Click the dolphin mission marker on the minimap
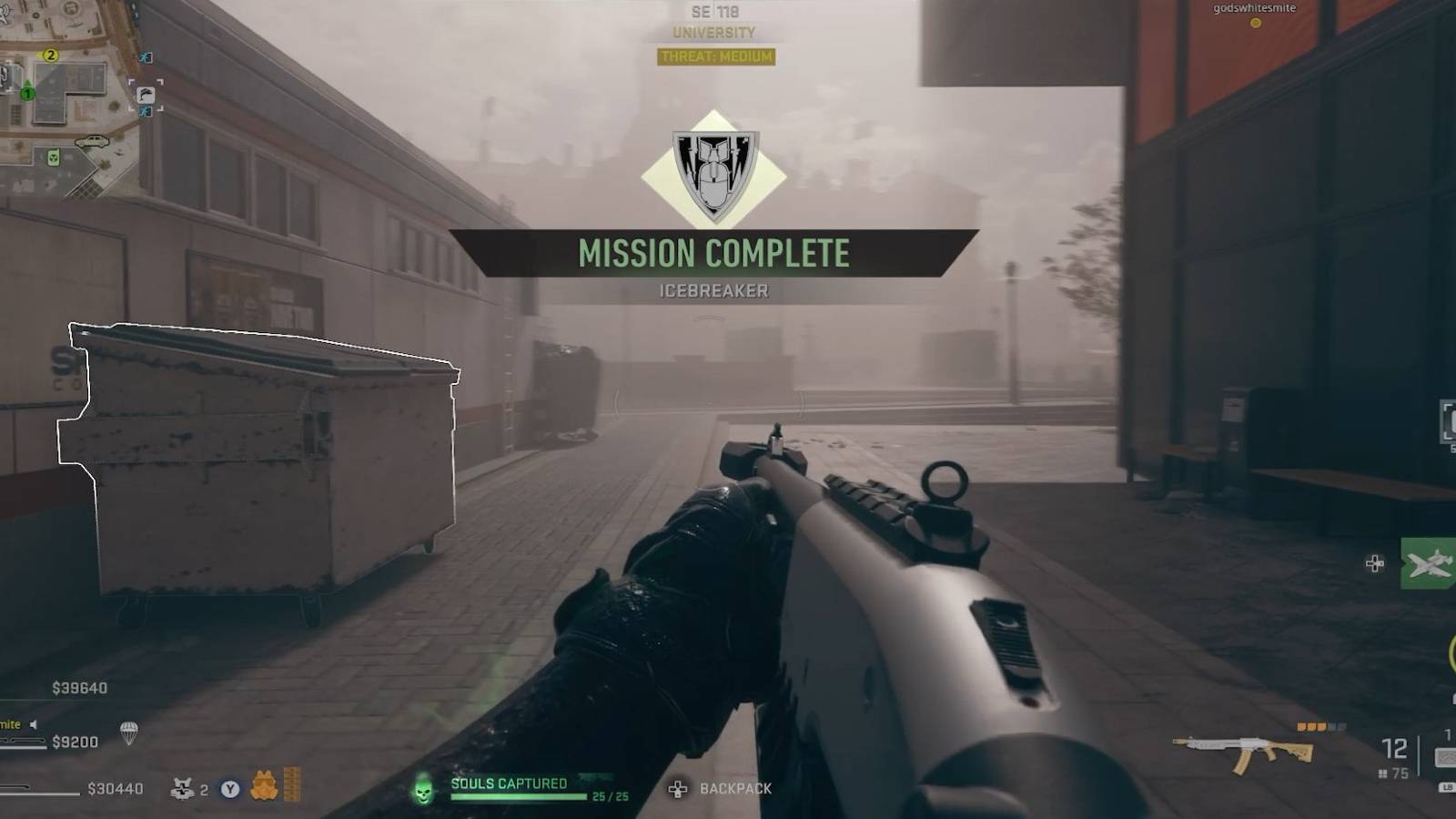The image size is (1456, 819). click(145, 94)
